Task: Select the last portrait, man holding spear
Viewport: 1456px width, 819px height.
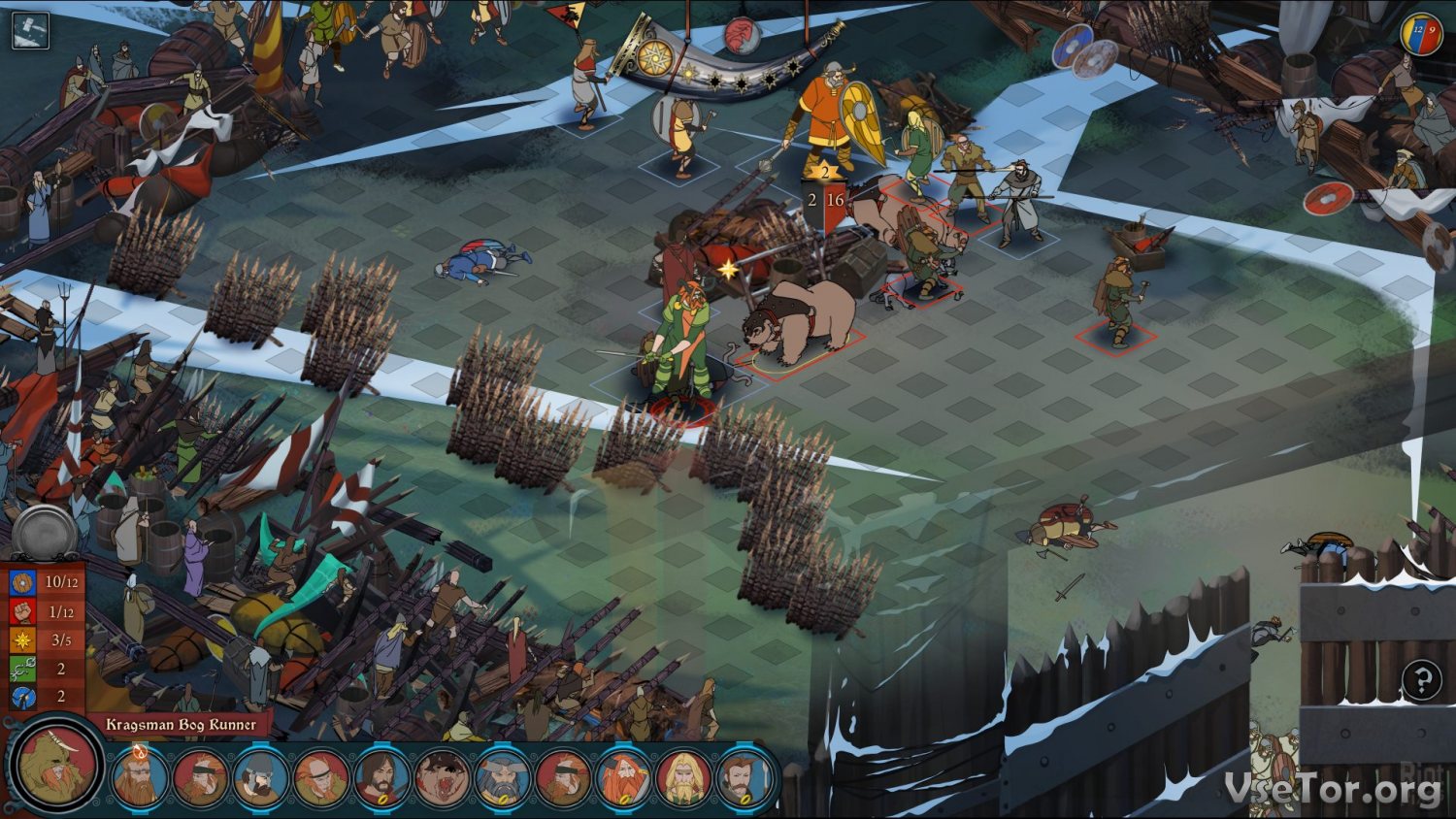Action: click(744, 779)
